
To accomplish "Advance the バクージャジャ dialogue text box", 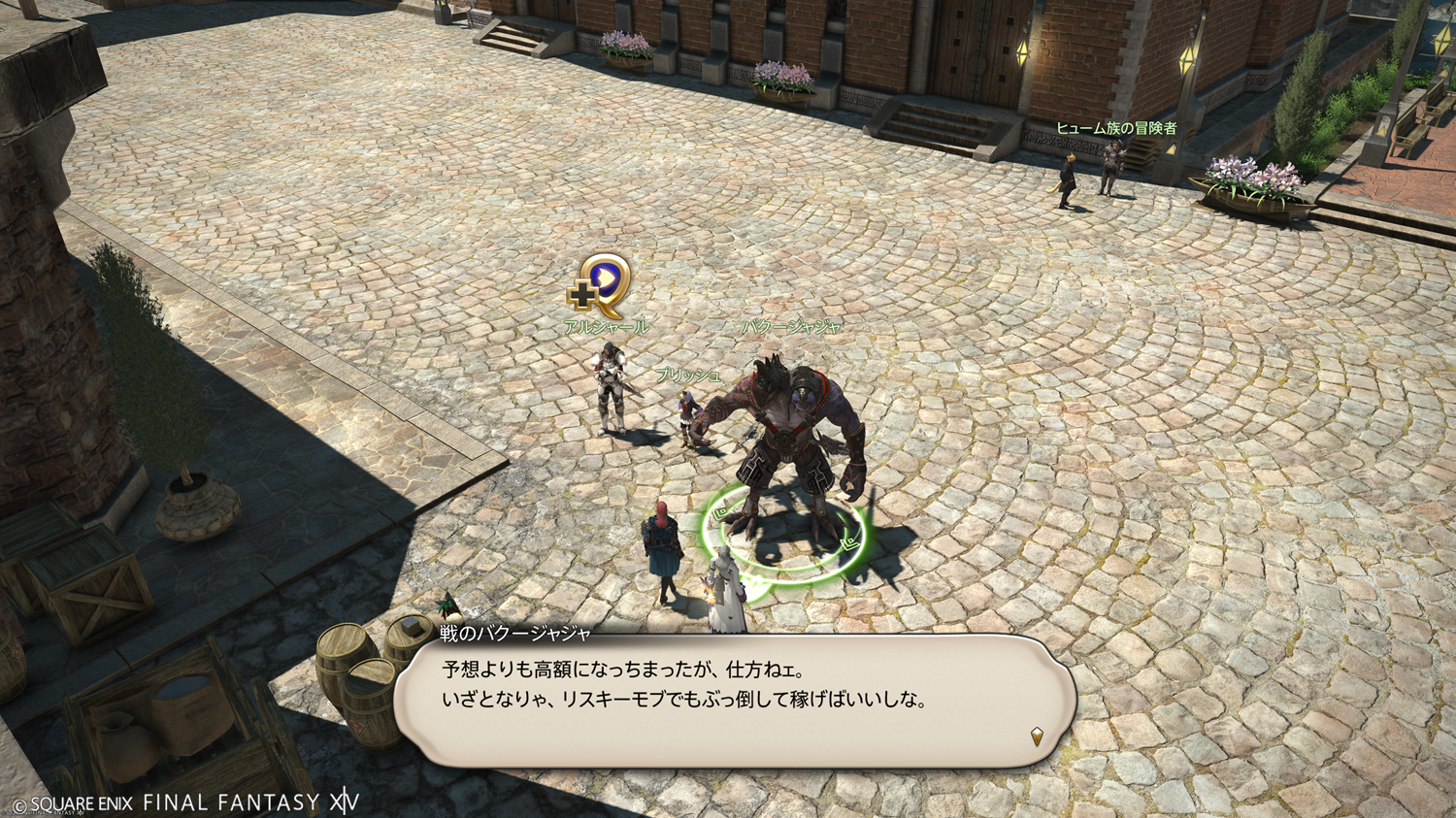I will (x=734, y=701).
